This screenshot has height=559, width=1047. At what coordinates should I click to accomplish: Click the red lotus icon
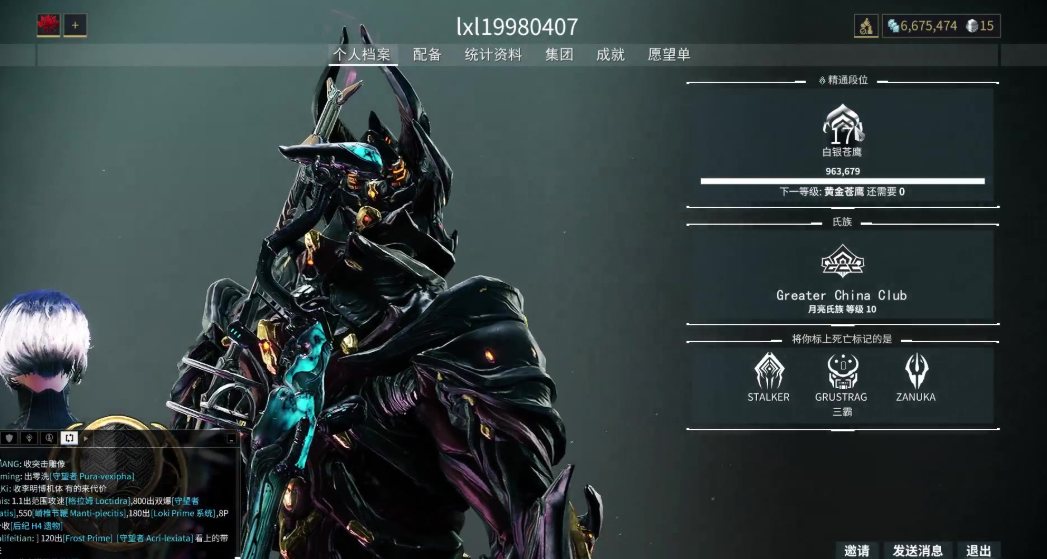click(x=48, y=26)
